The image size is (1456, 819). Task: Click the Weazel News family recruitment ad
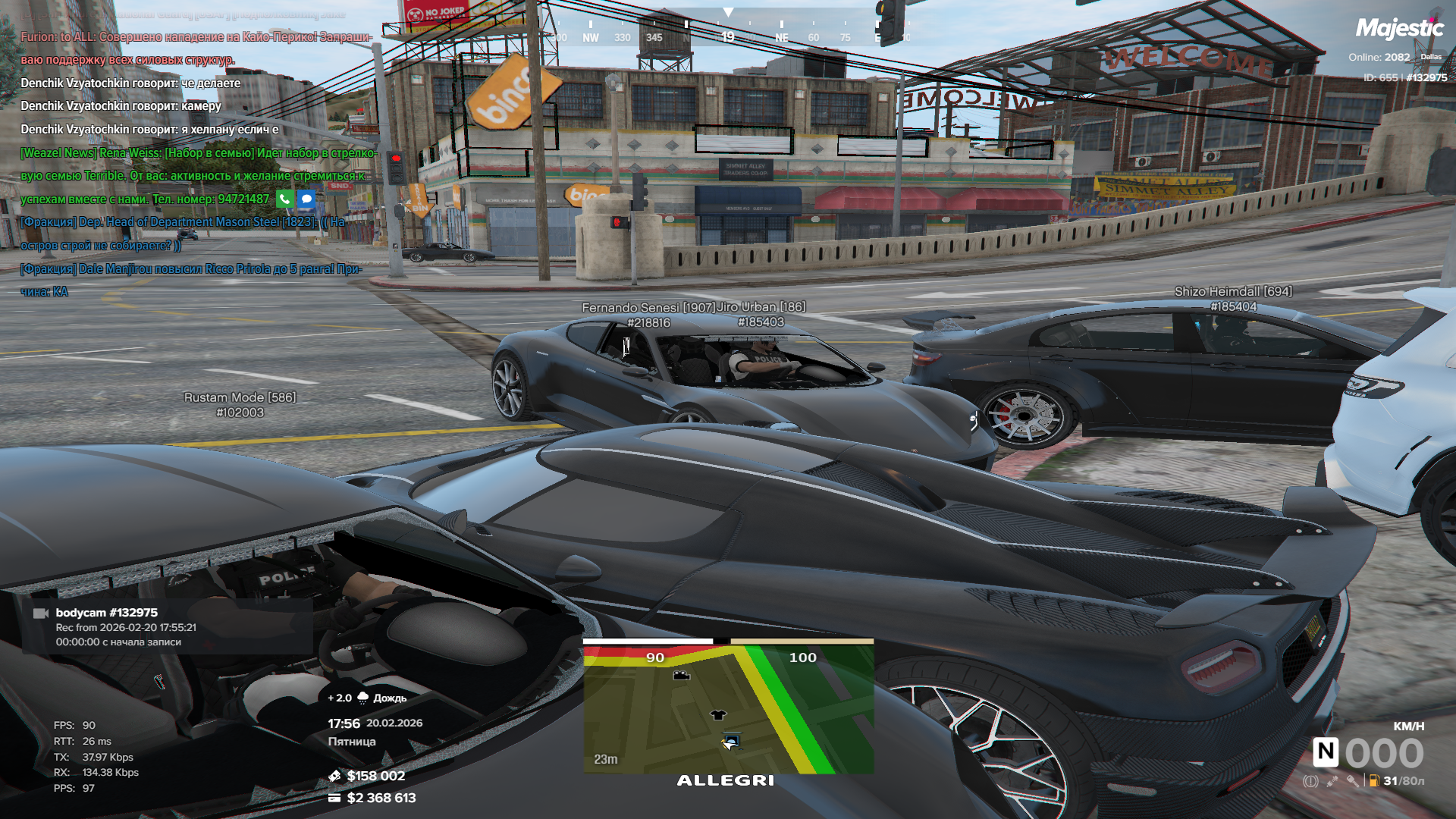pyautogui.click(x=199, y=176)
